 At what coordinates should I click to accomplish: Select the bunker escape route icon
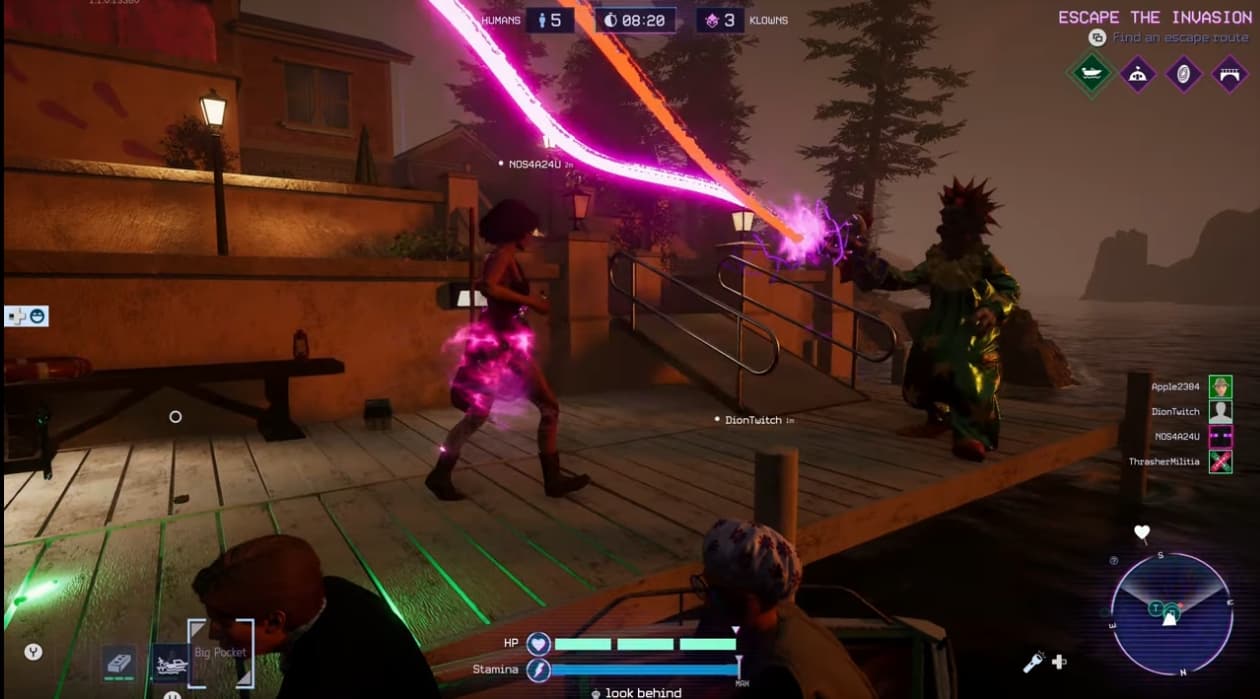(x=1138, y=74)
